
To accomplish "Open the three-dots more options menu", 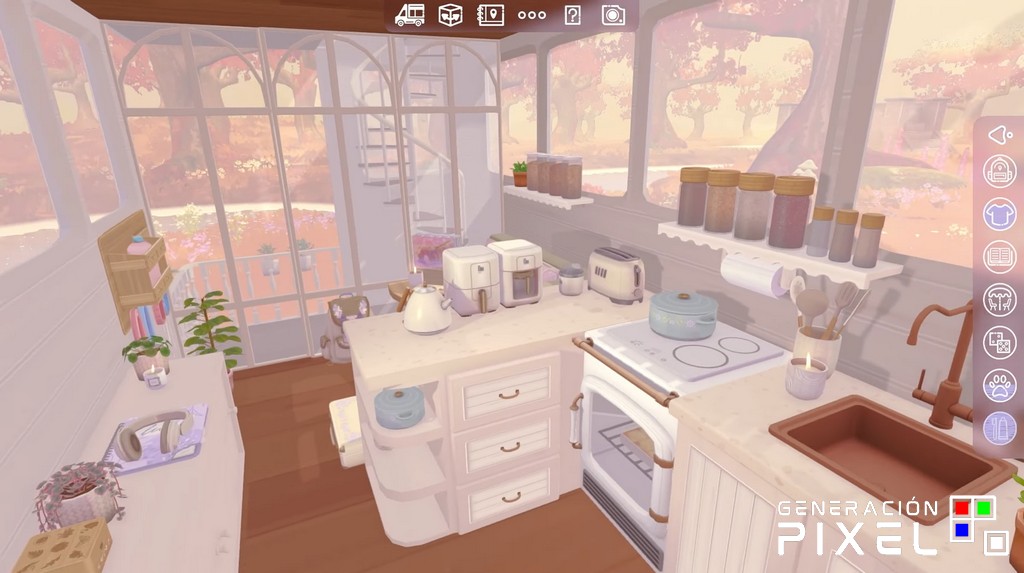I will tap(531, 15).
